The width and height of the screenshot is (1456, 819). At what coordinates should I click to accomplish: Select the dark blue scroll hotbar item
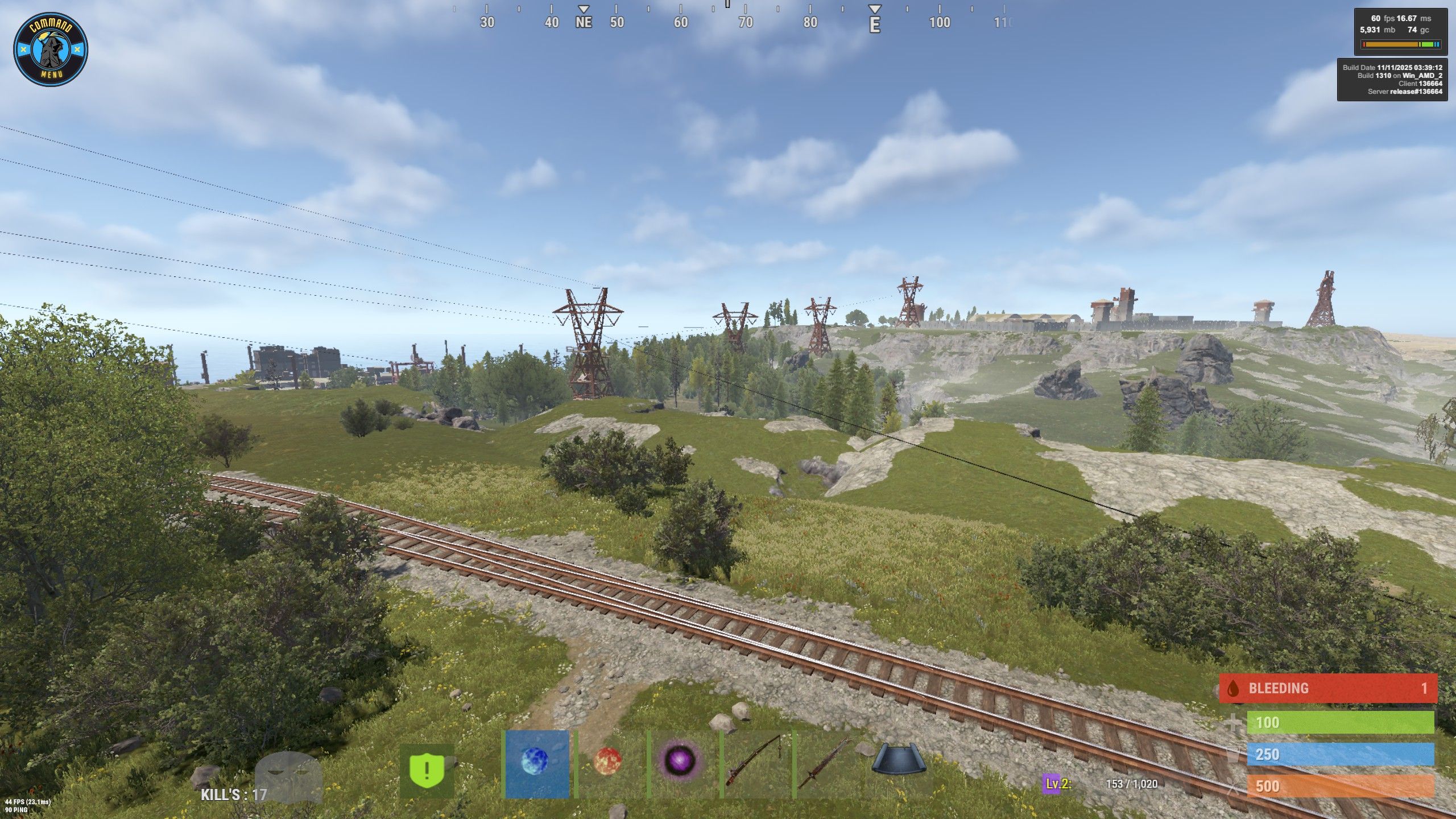(899, 760)
